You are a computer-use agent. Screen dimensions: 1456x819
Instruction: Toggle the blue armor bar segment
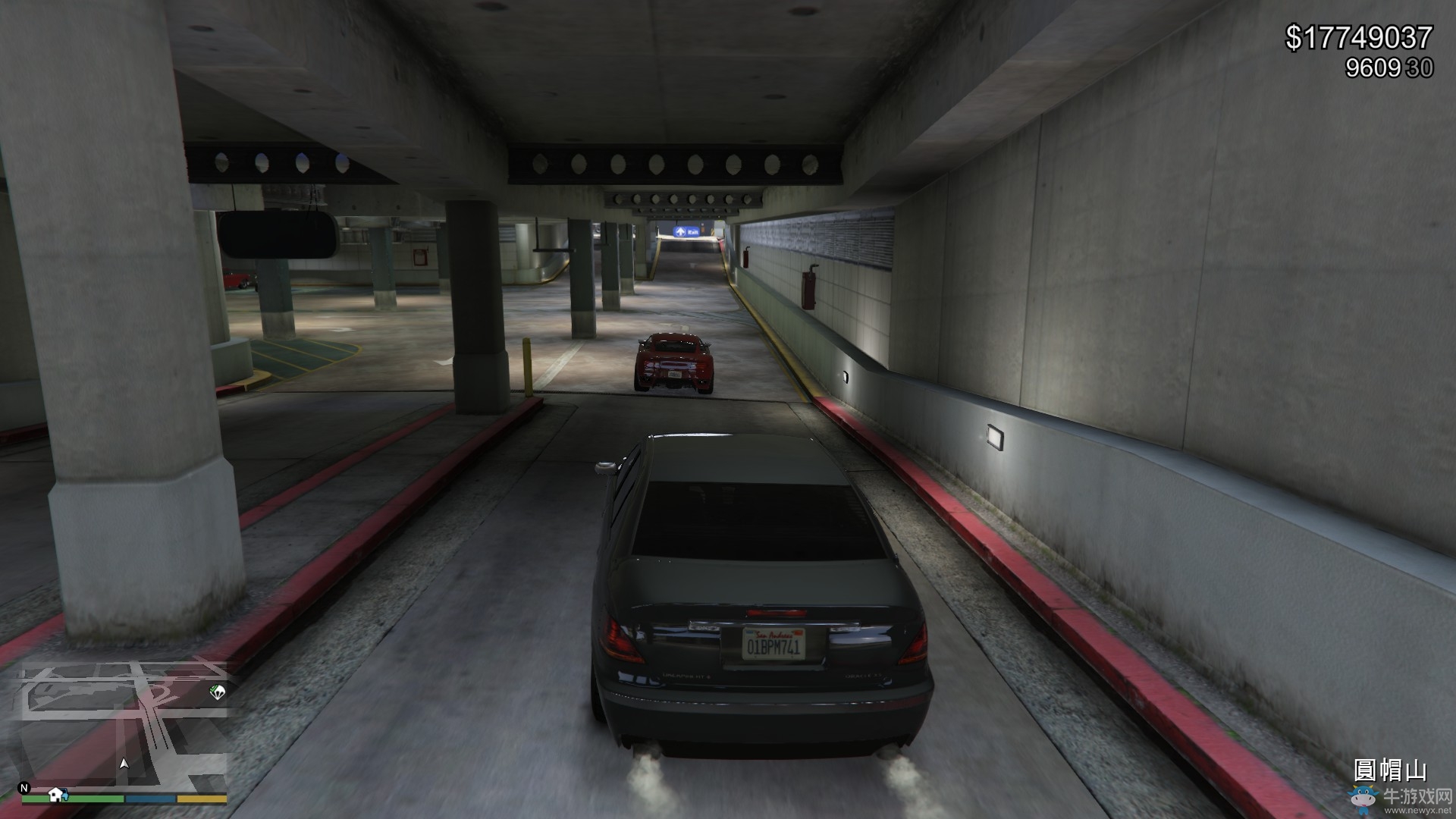pyautogui.click(x=149, y=799)
